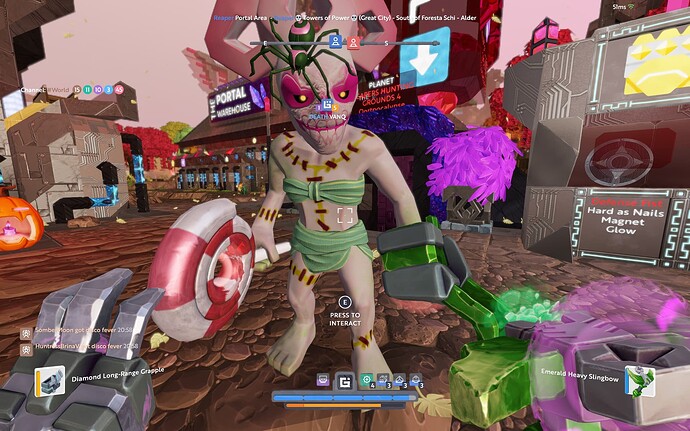Switch to the green chat channel badge 11
This screenshot has height=431, width=690.
87,90
